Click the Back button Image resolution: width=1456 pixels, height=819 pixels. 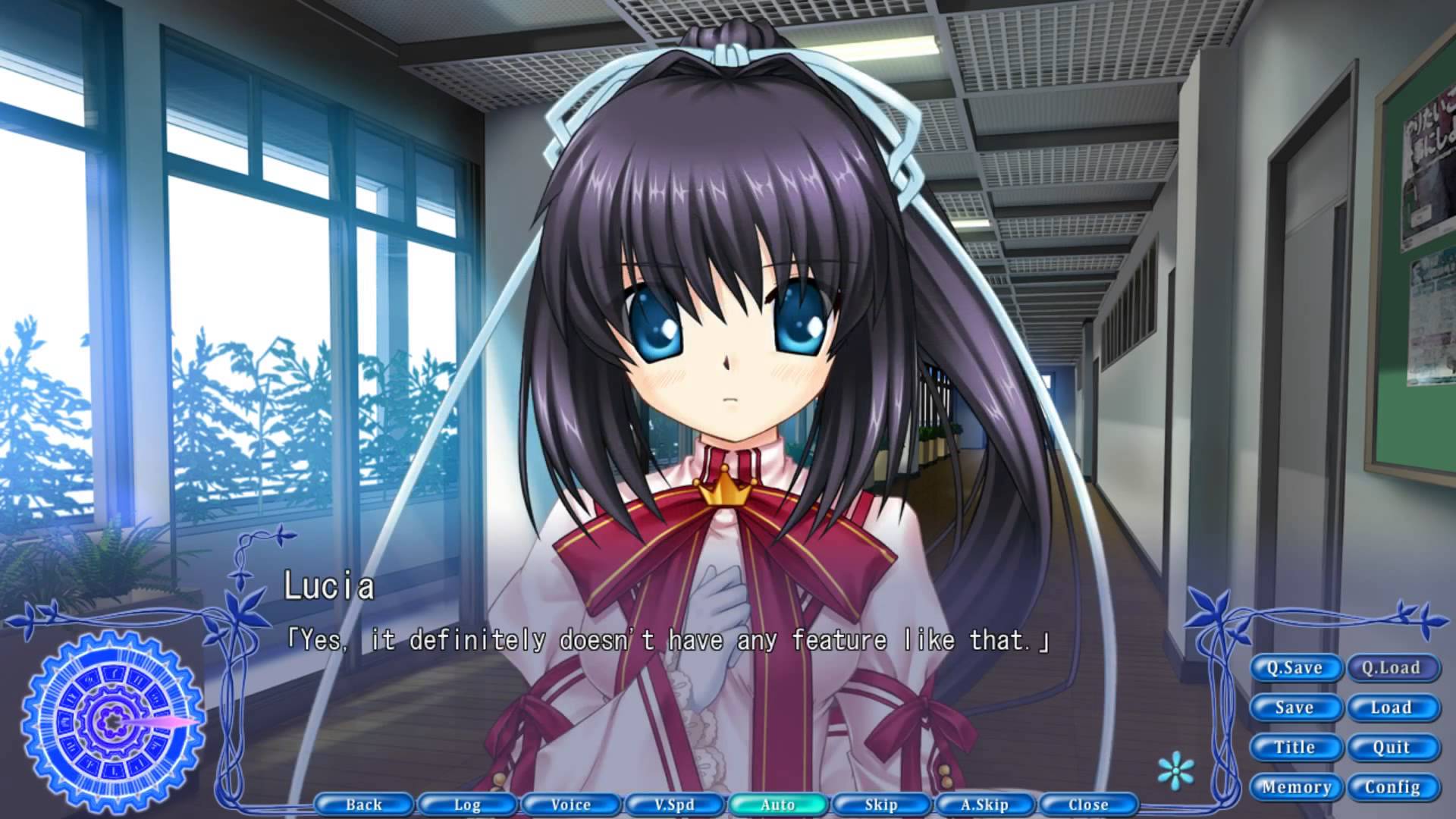tap(364, 805)
